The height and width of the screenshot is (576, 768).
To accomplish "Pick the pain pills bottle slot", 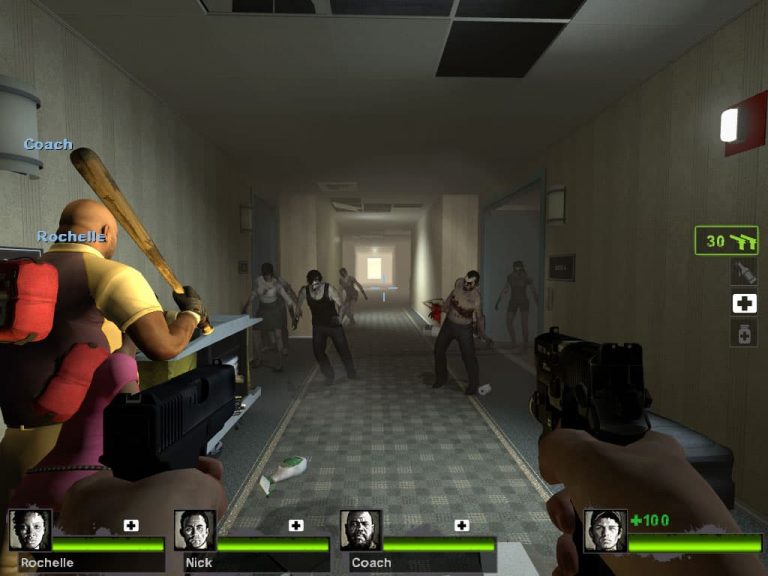I will (743, 333).
